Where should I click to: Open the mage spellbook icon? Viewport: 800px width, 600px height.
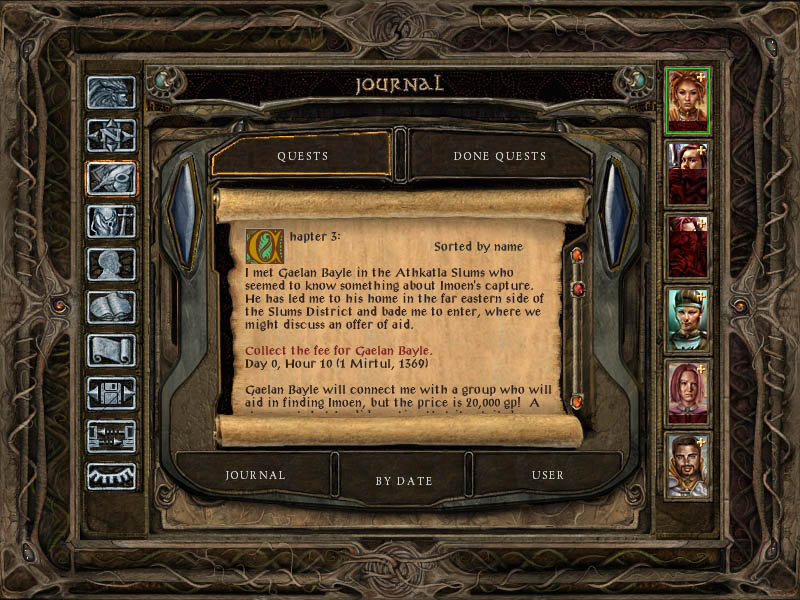(x=111, y=307)
